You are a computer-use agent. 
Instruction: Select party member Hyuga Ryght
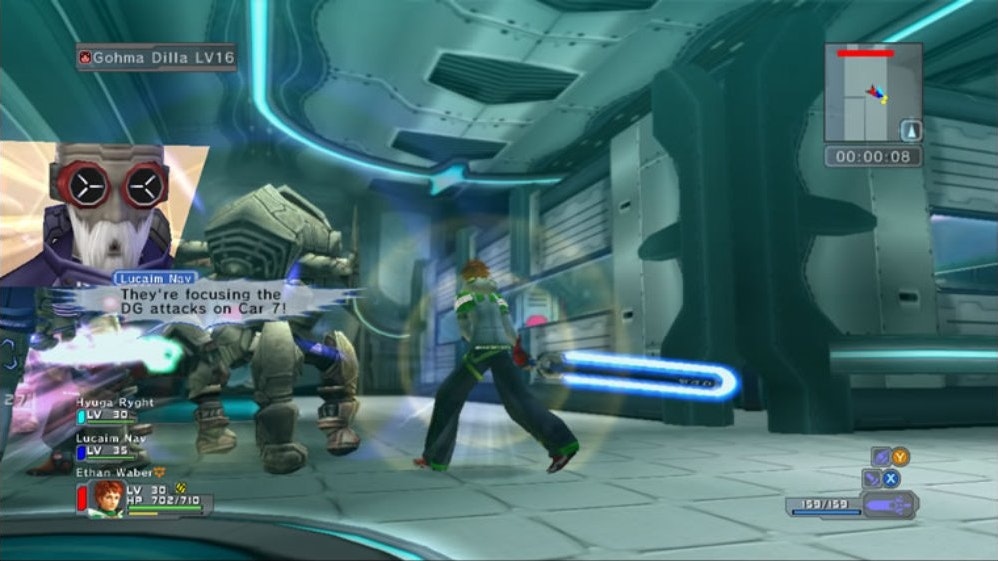tap(115, 402)
